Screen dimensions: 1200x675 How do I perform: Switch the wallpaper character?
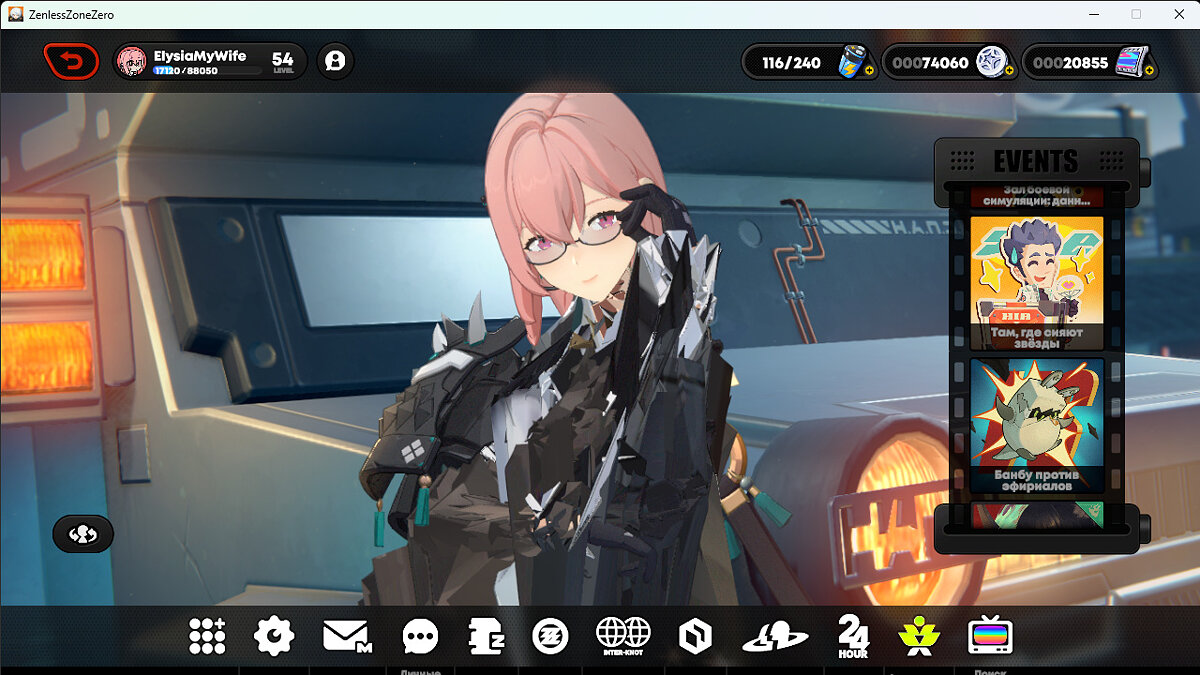pos(83,534)
